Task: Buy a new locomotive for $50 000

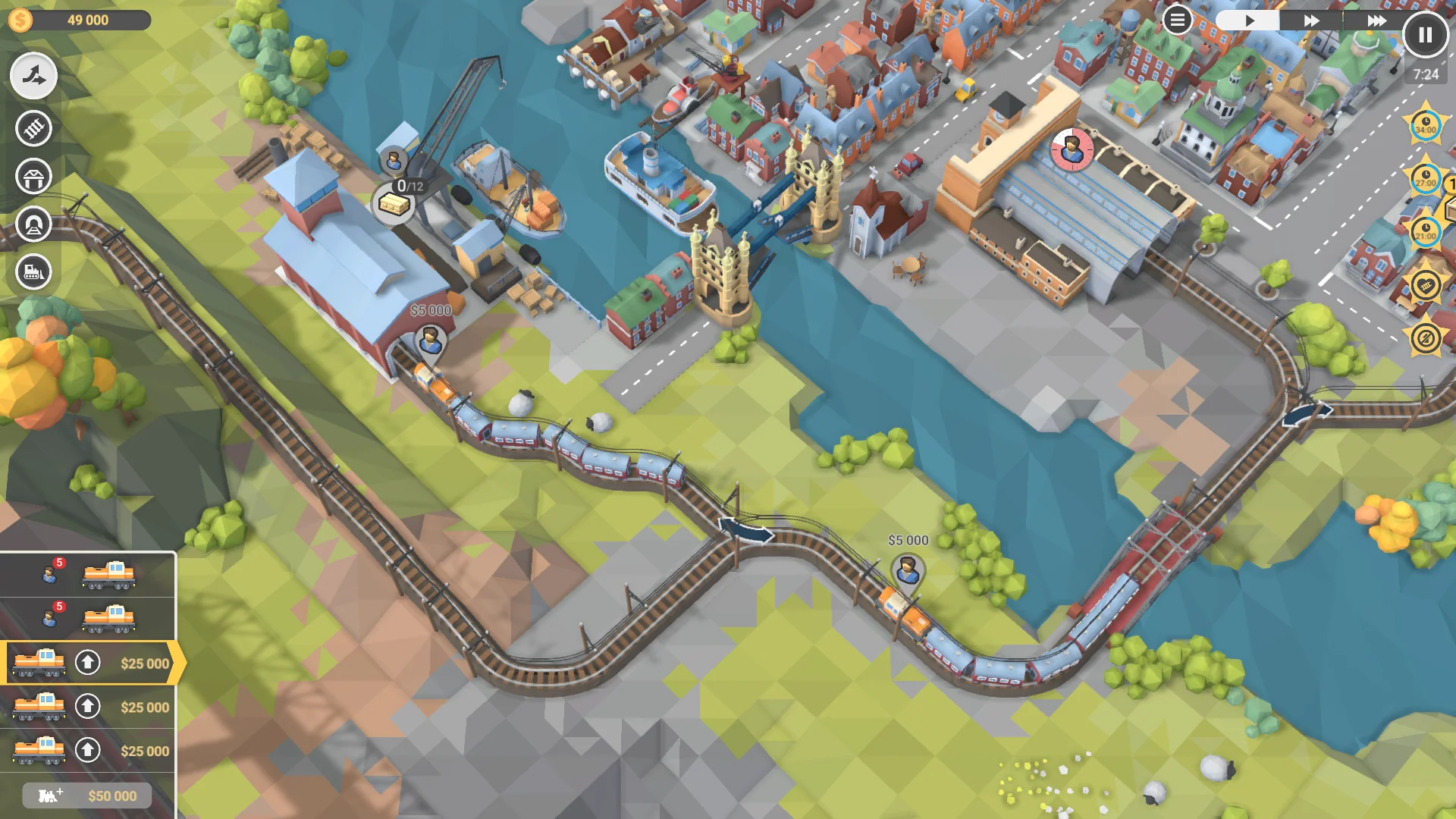Action: (x=87, y=795)
